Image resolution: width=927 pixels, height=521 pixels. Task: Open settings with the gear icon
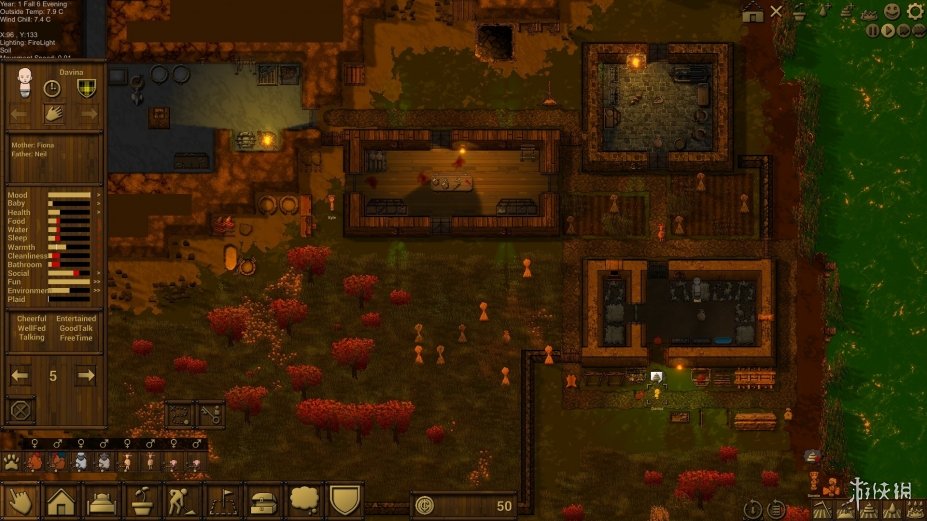click(914, 11)
